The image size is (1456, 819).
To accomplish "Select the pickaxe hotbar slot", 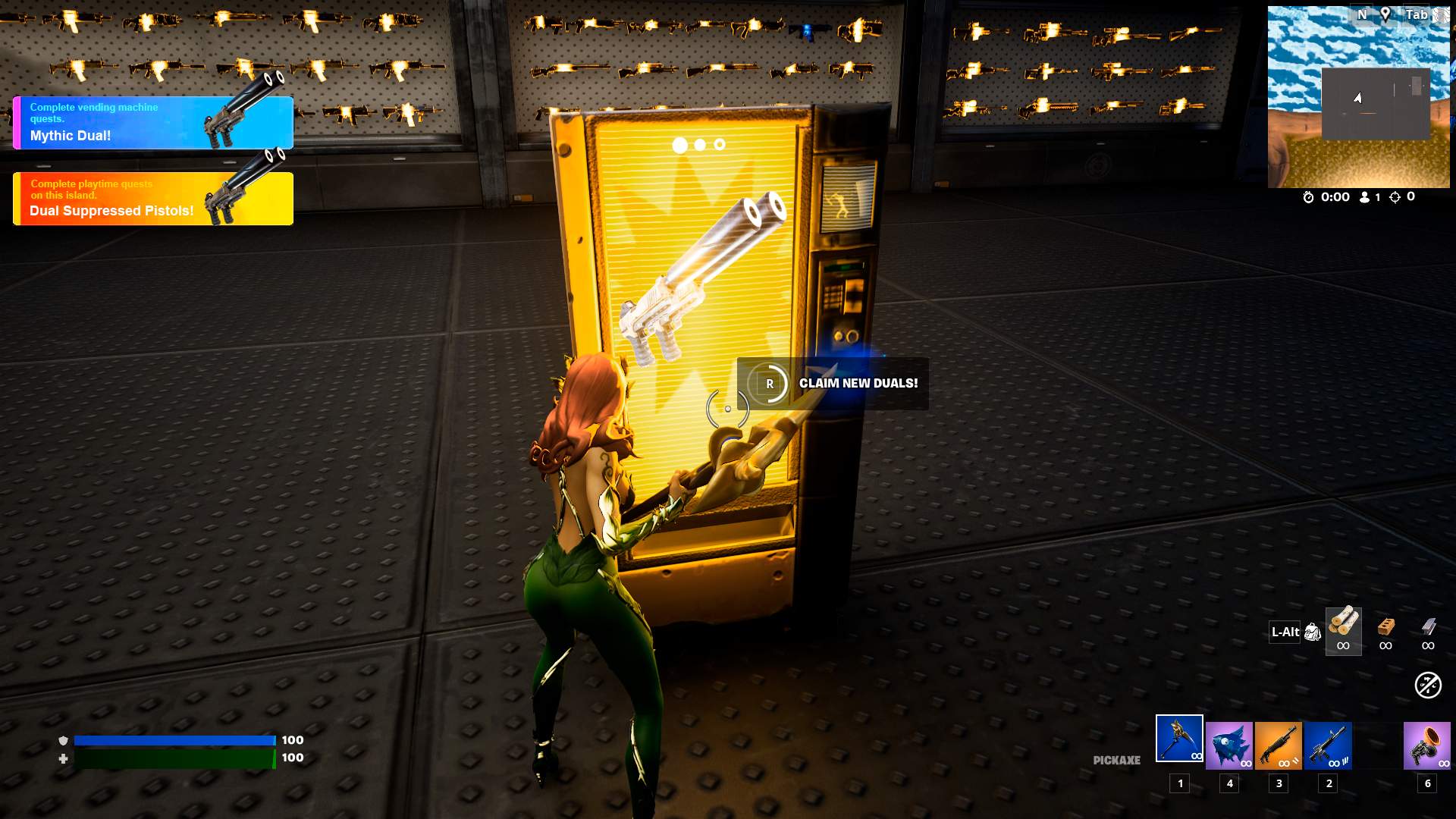I will (x=1179, y=739).
